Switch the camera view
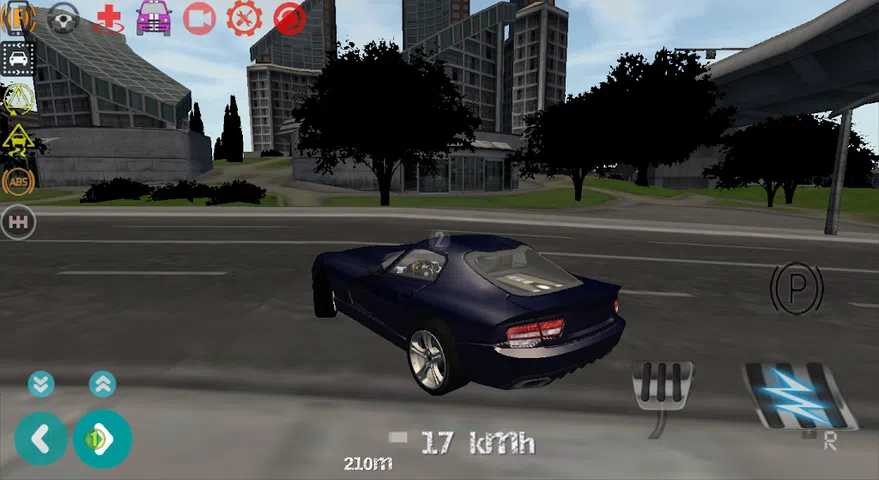Viewport: 879px width, 480px height. [x=199, y=18]
